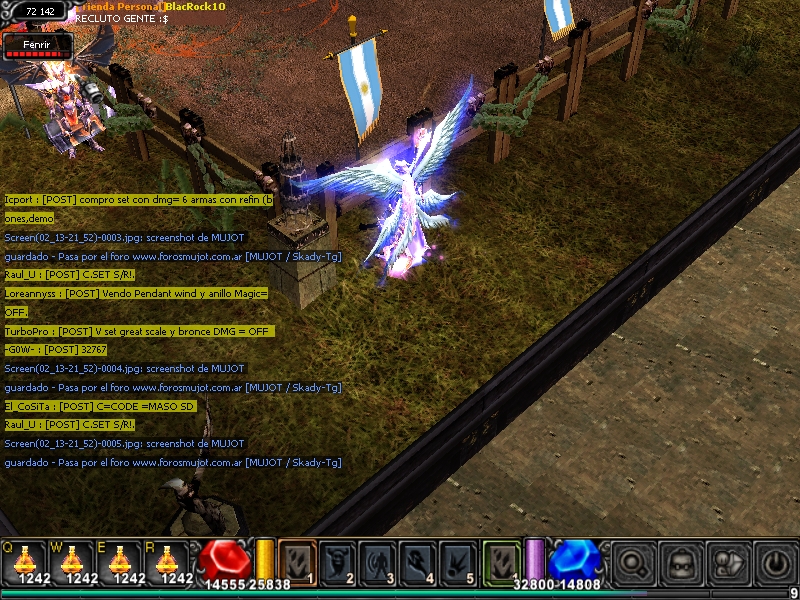Click the power system menu button

pyautogui.click(x=774, y=562)
